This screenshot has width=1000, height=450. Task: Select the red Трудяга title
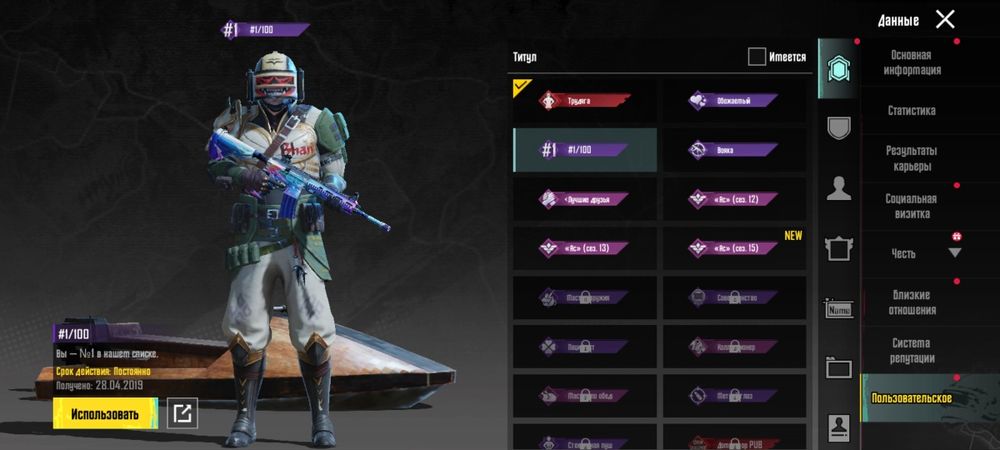[x=585, y=101]
